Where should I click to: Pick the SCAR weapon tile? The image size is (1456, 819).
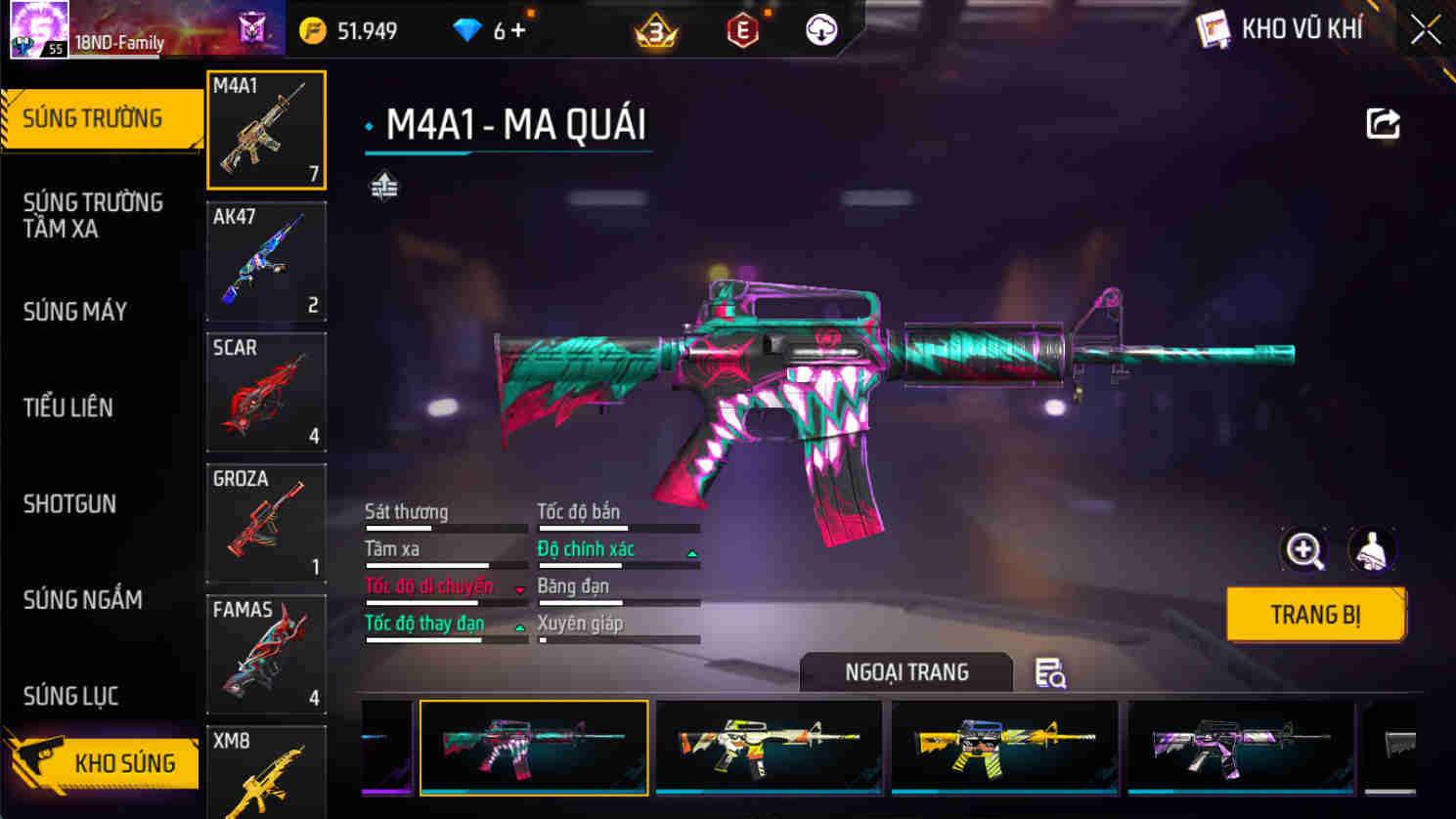point(266,392)
